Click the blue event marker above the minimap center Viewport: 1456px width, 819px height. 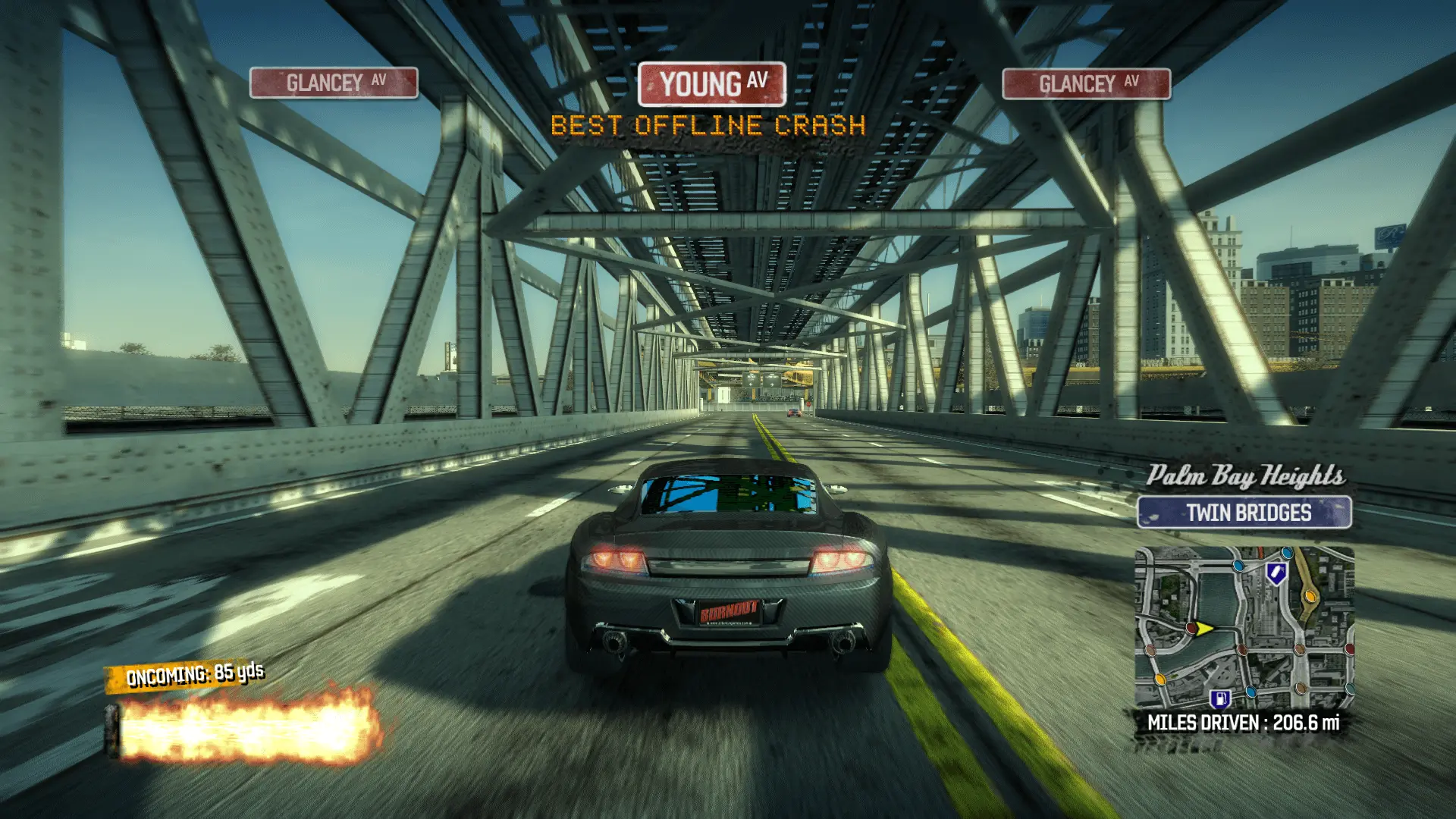(x=1239, y=565)
